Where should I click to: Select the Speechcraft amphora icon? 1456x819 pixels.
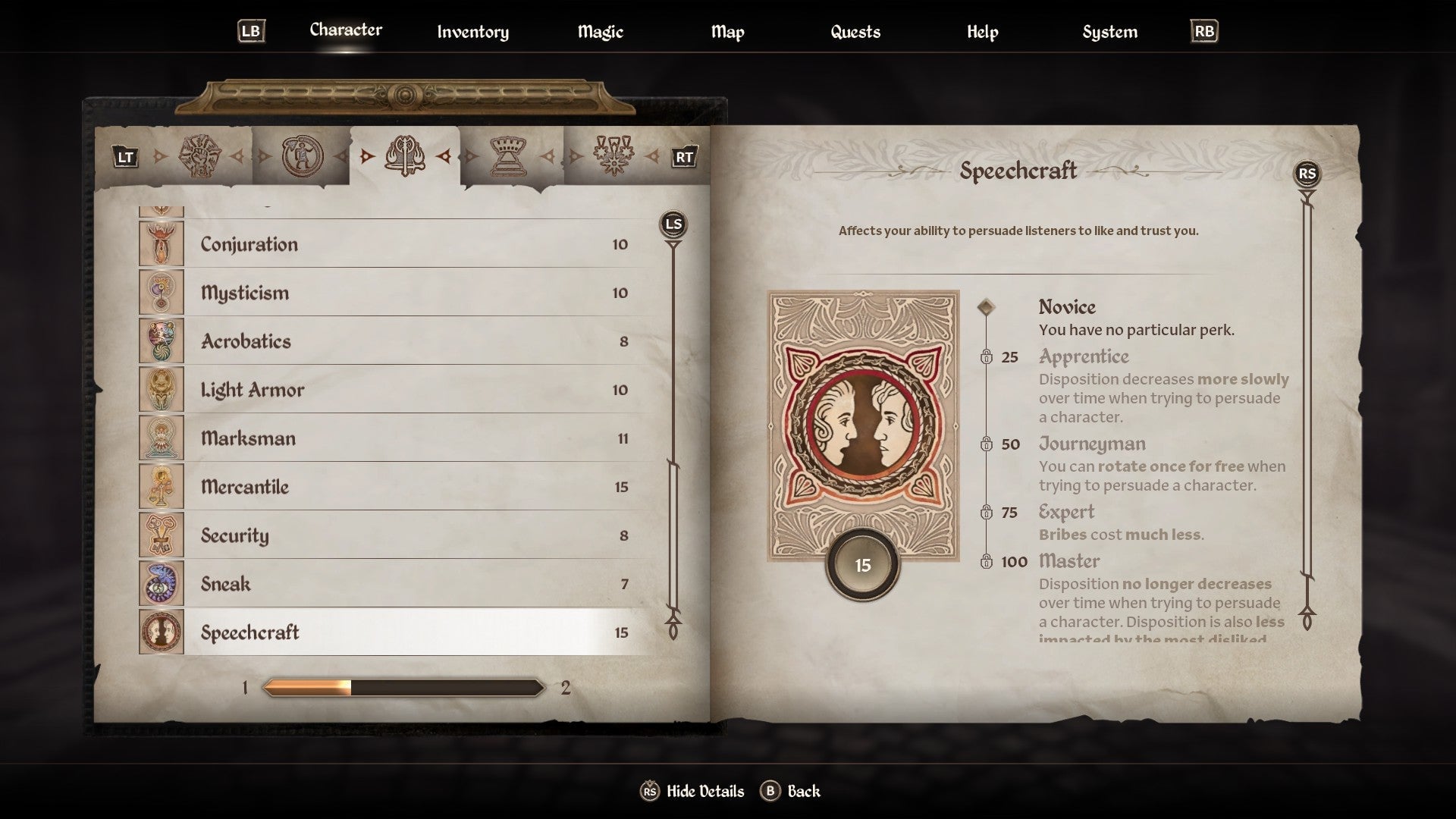(162, 632)
